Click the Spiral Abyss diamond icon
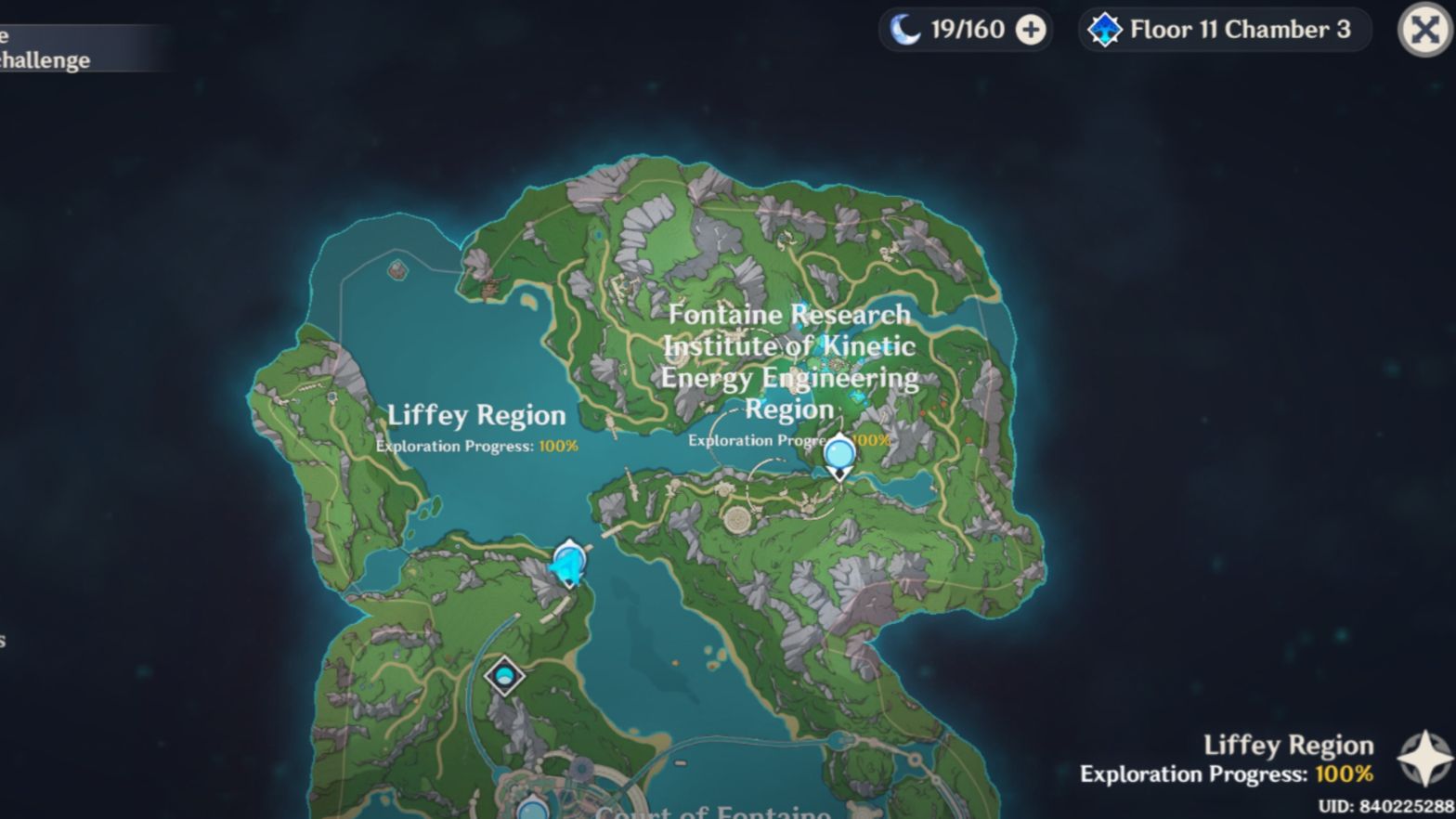Viewport: 1456px width, 819px height. (1105, 30)
